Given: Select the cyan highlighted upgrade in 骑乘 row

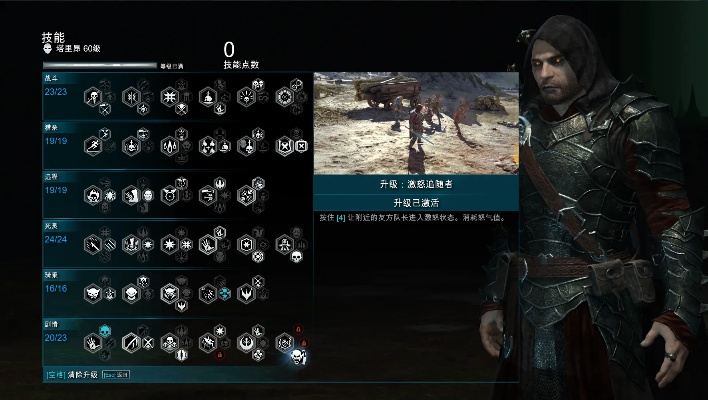Looking at the screenshot, I should pyautogui.click(x=223, y=293).
